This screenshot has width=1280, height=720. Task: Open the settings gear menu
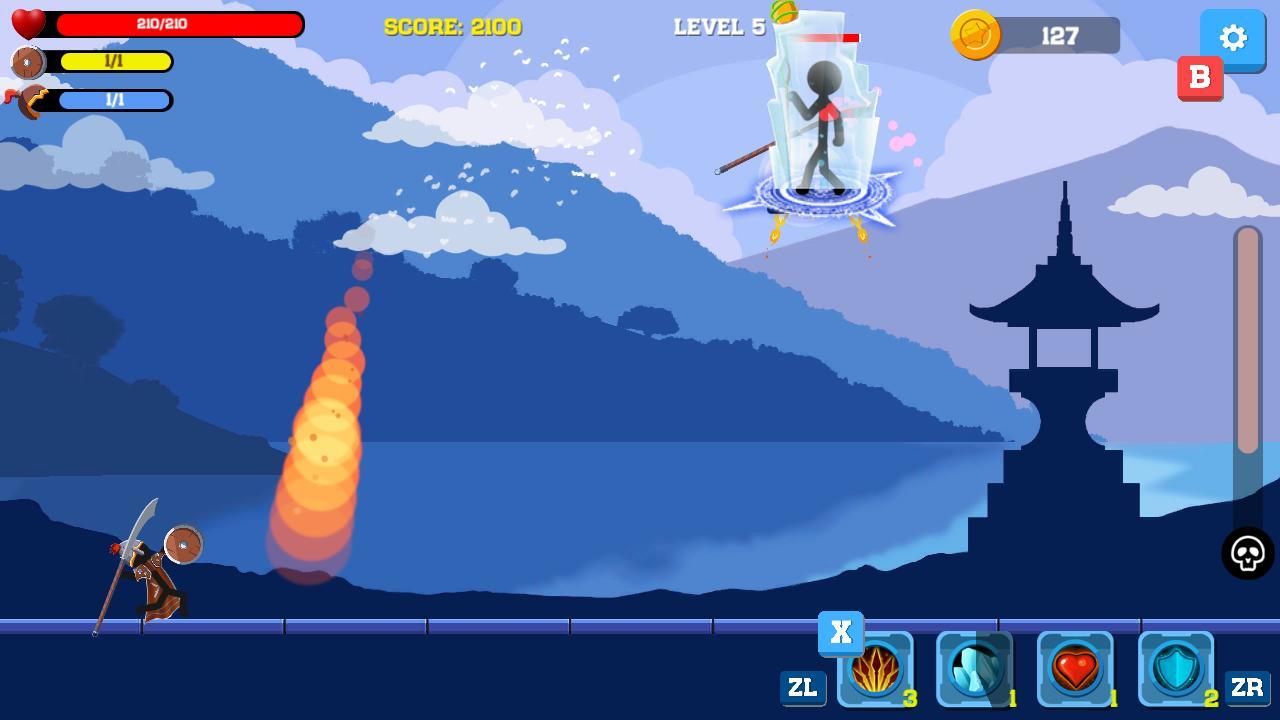pos(1233,38)
